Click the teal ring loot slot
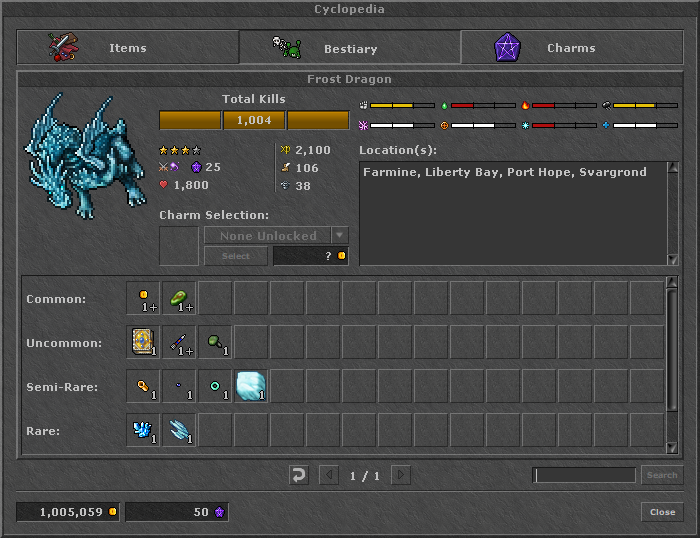700x538 pixels. [216, 386]
